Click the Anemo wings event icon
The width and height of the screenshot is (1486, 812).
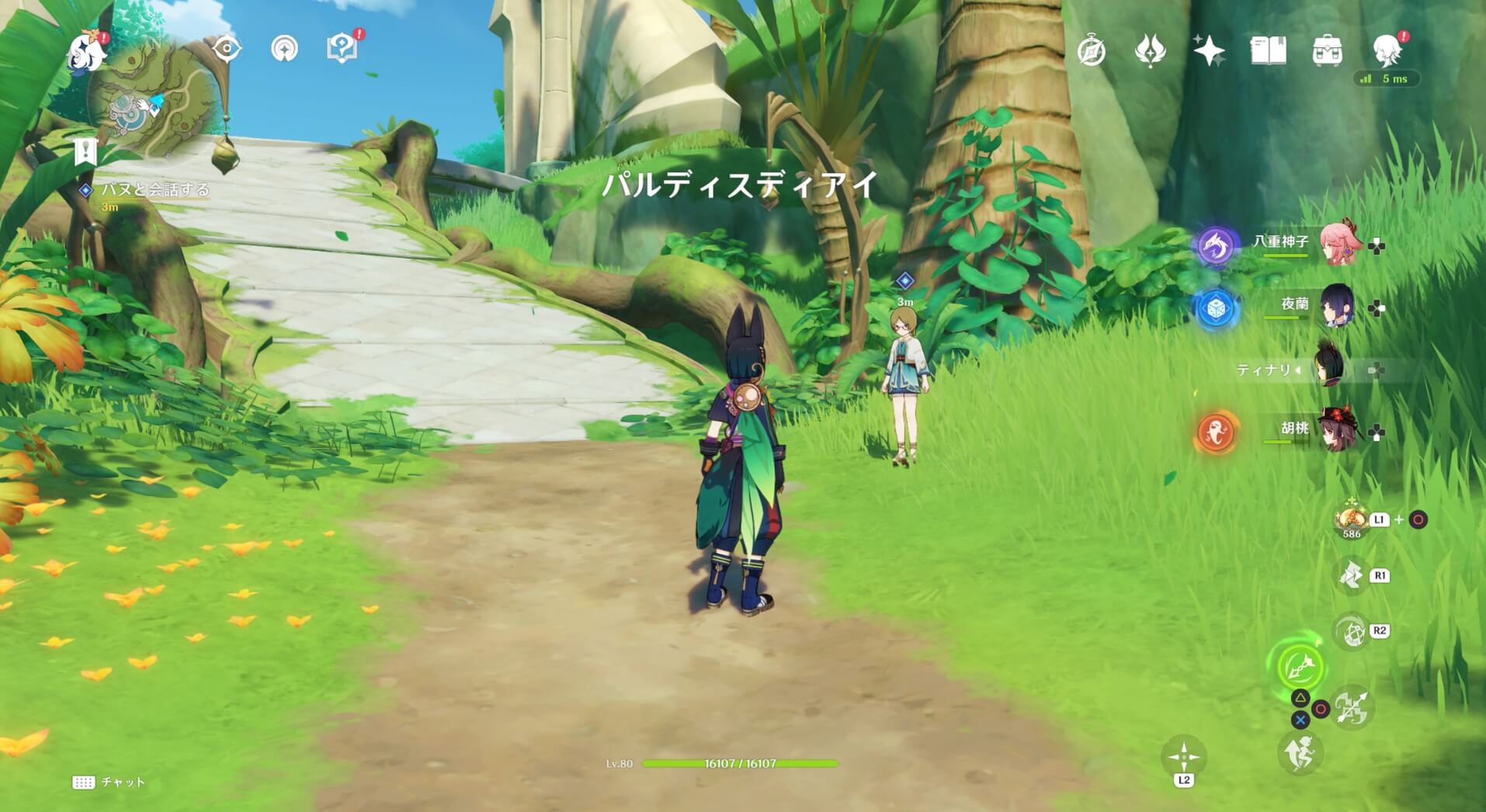point(1151,48)
